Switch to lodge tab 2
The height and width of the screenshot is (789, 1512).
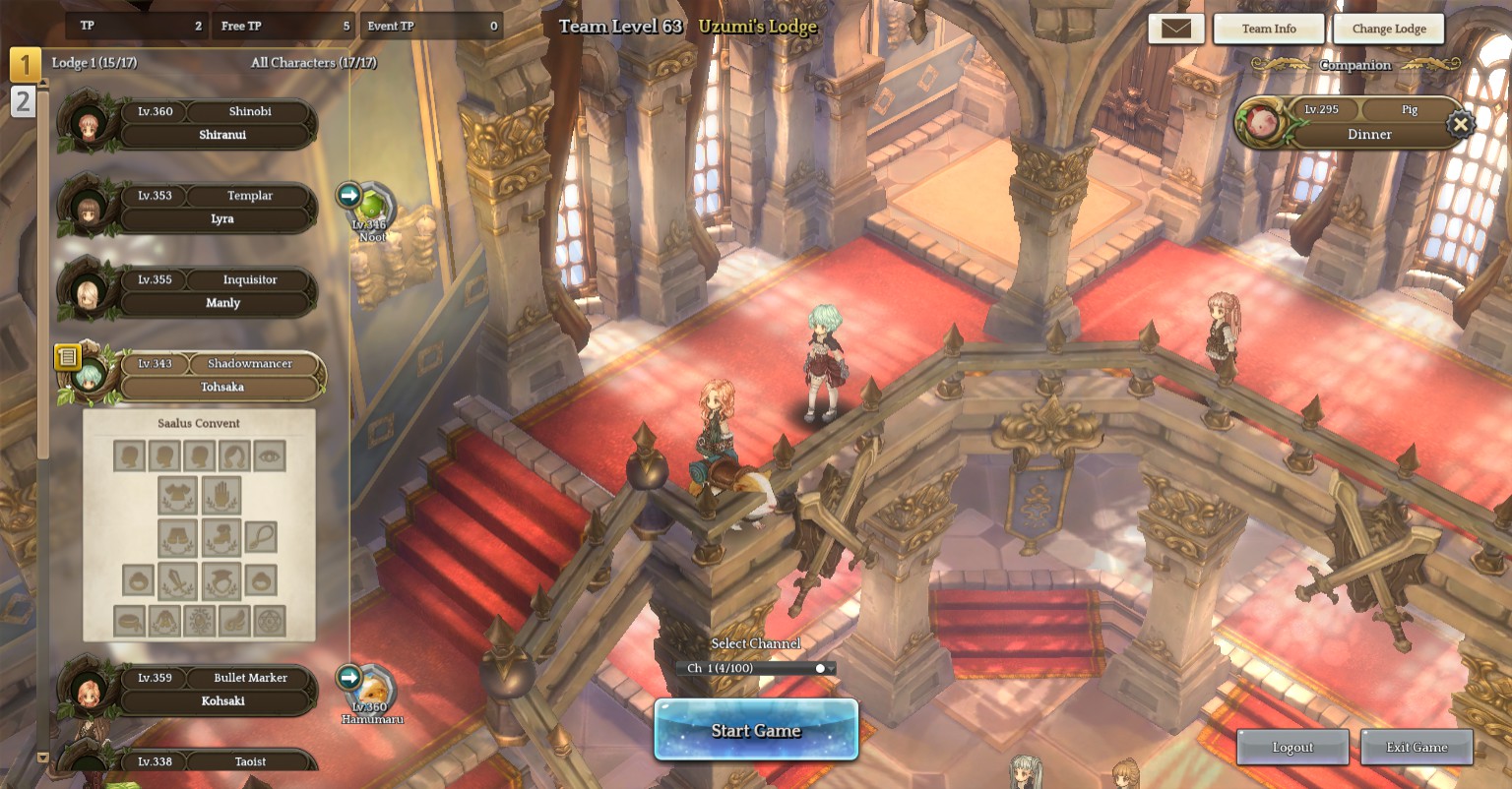[23, 100]
